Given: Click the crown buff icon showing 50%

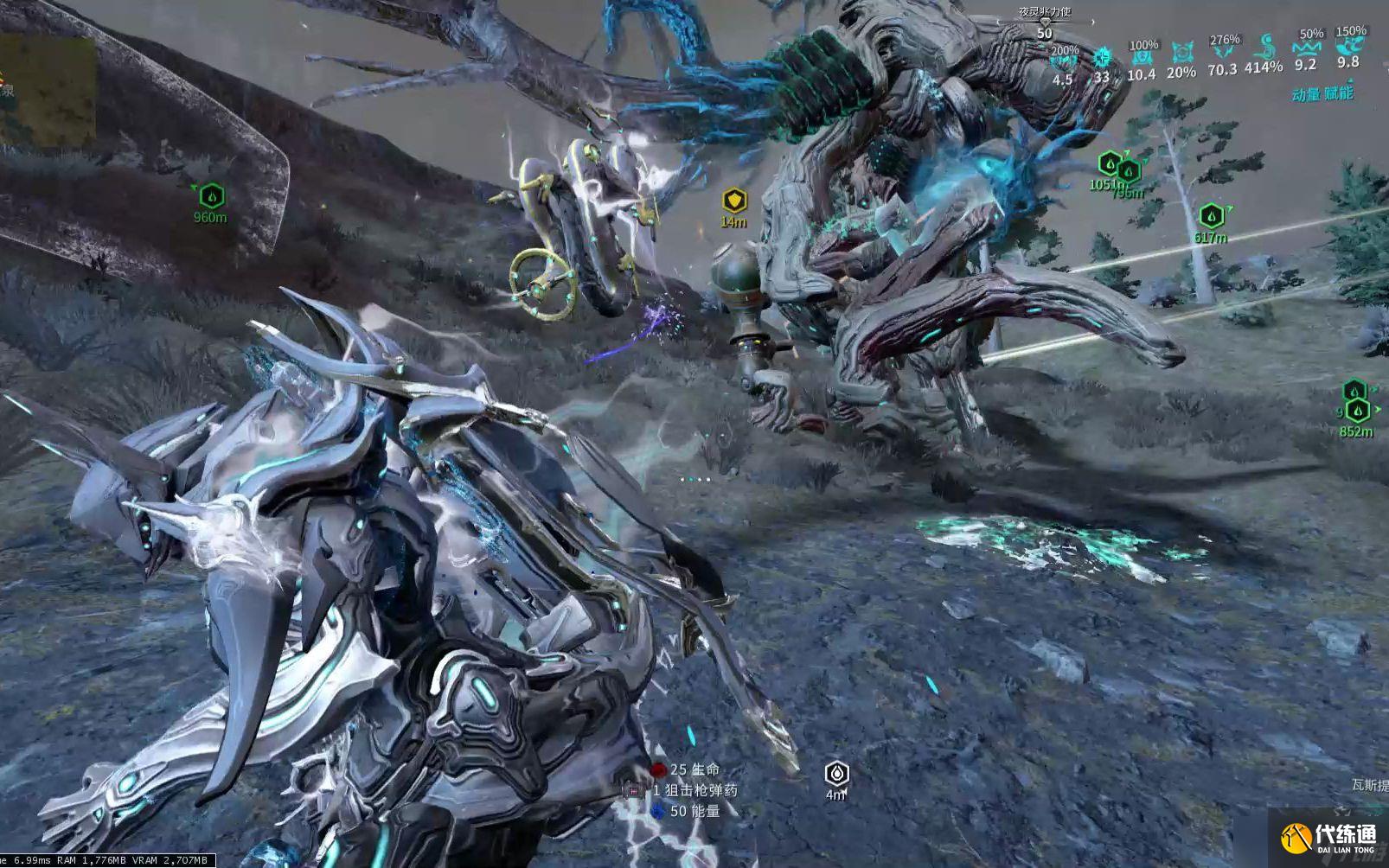Looking at the screenshot, I should click(x=1307, y=50).
